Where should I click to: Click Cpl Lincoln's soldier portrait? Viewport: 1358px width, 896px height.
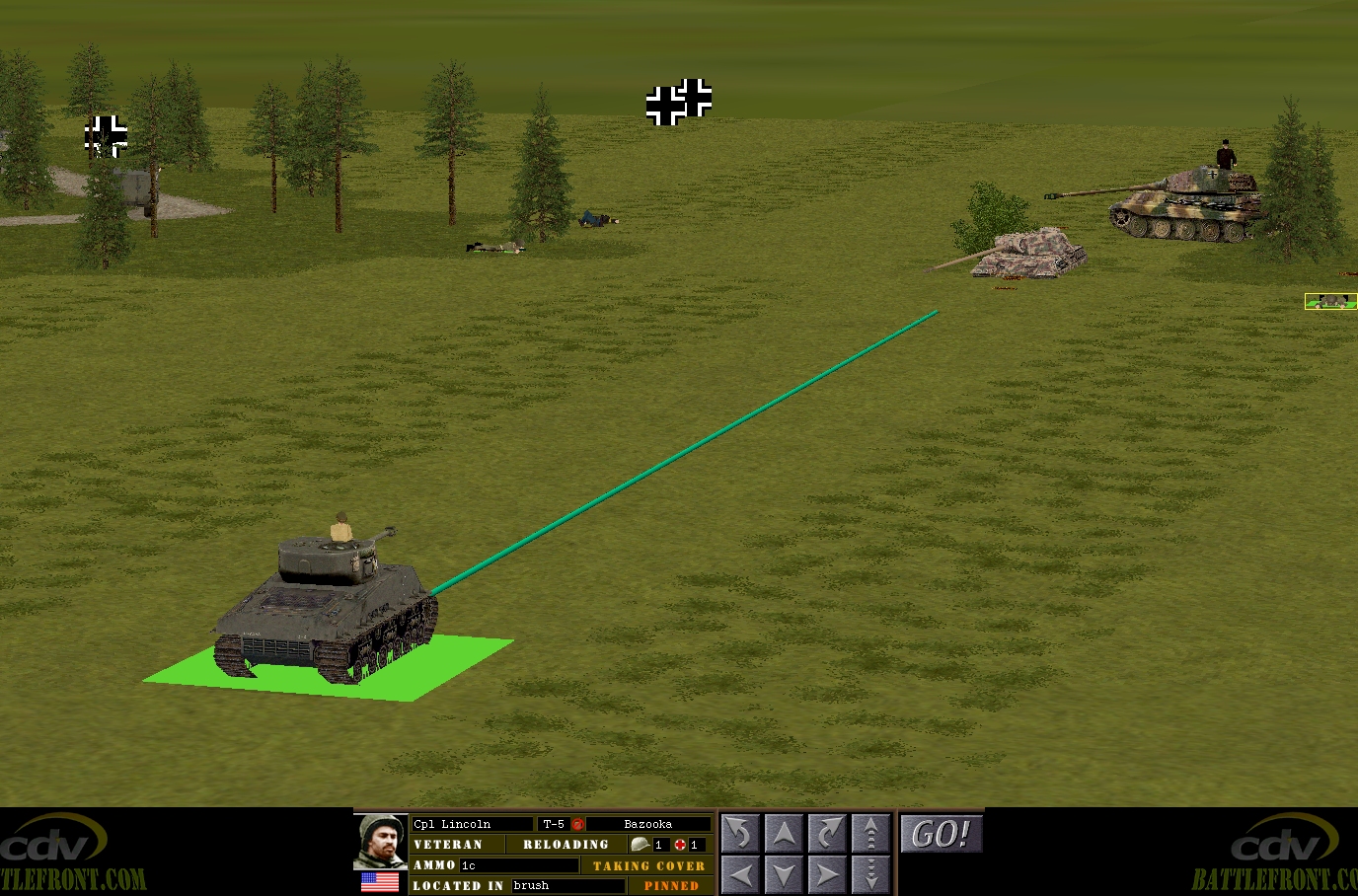coord(380,841)
